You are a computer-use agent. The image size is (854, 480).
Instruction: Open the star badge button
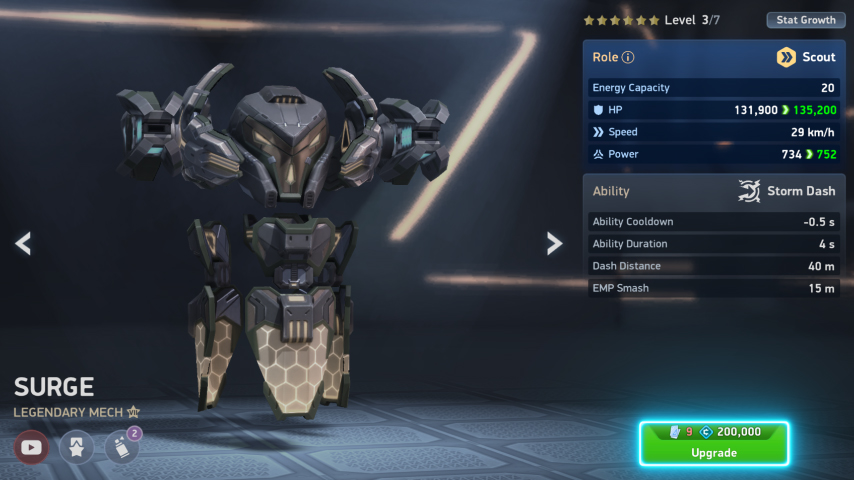click(x=76, y=447)
